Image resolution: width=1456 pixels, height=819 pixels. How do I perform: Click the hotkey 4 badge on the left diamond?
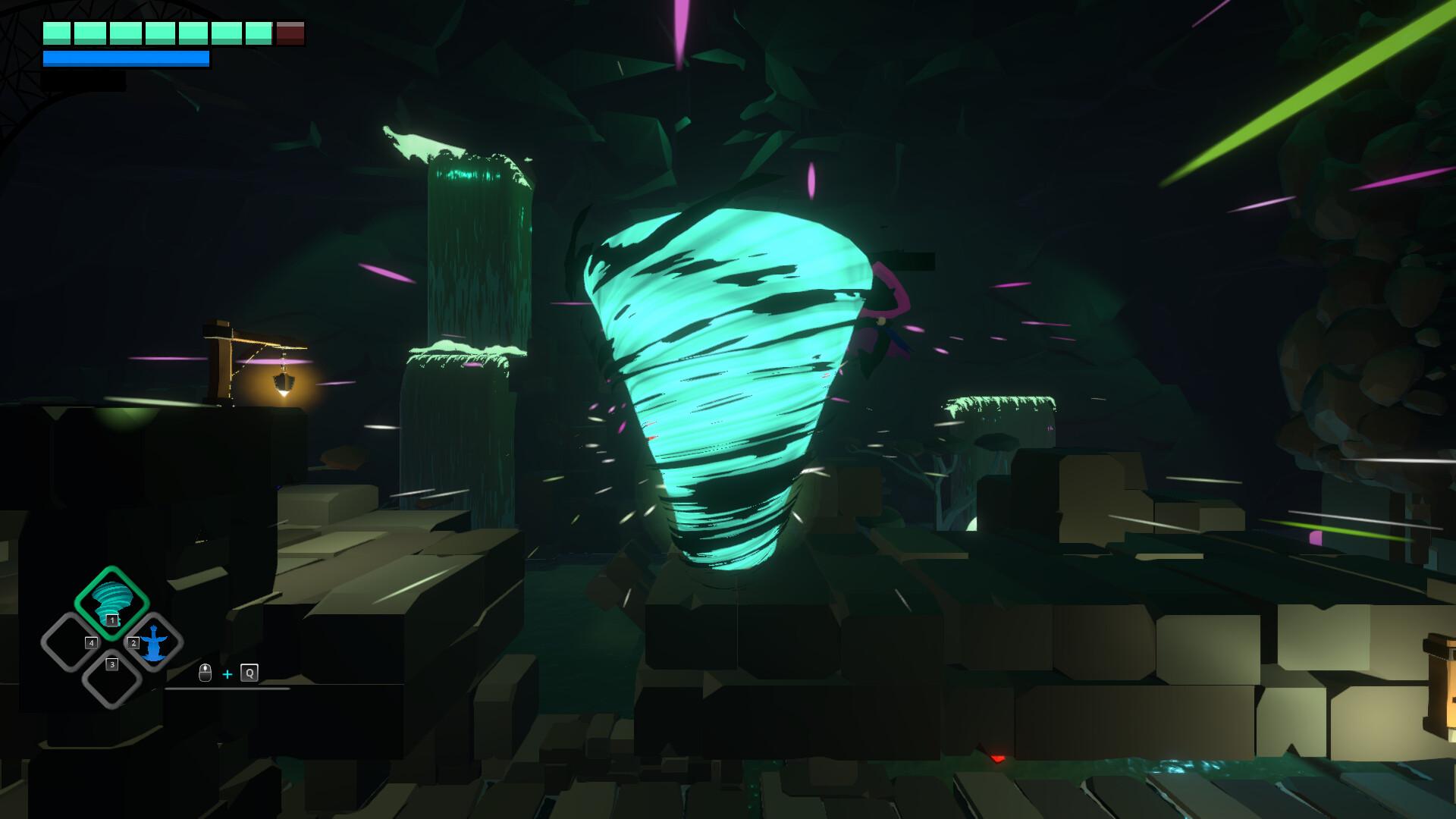click(x=92, y=643)
